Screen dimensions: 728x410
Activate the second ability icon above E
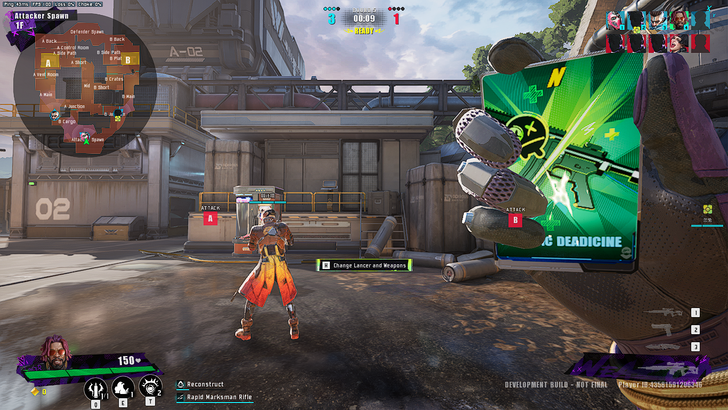[x=123, y=385]
